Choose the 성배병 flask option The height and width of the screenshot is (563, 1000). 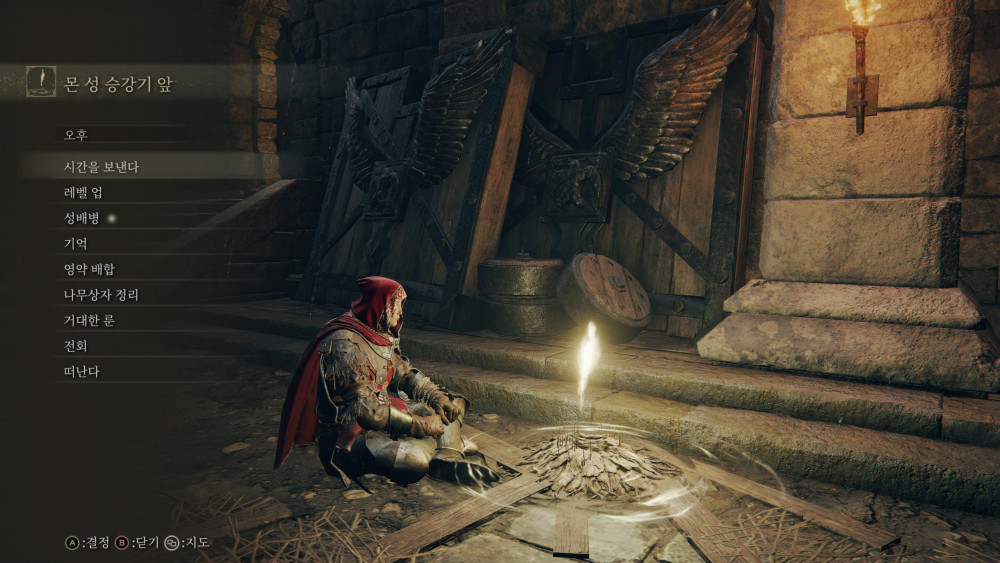pos(83,218)
